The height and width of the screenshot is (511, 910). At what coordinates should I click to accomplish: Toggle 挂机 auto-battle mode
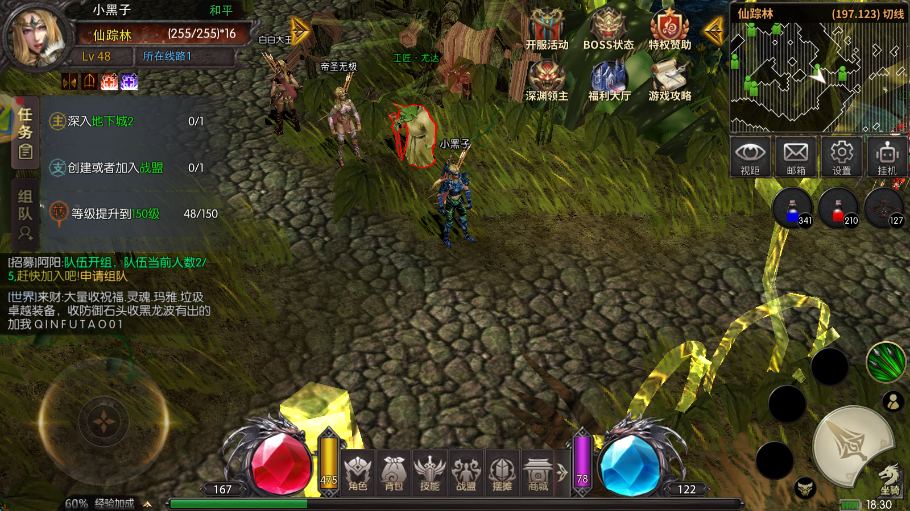886,156
